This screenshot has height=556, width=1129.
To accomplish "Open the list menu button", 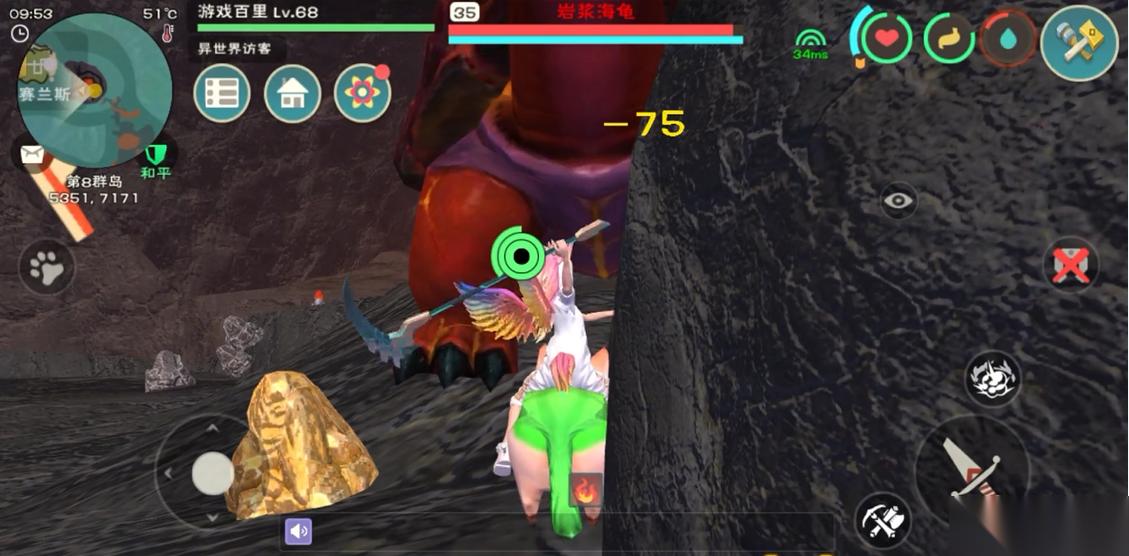I will point(221,94).
